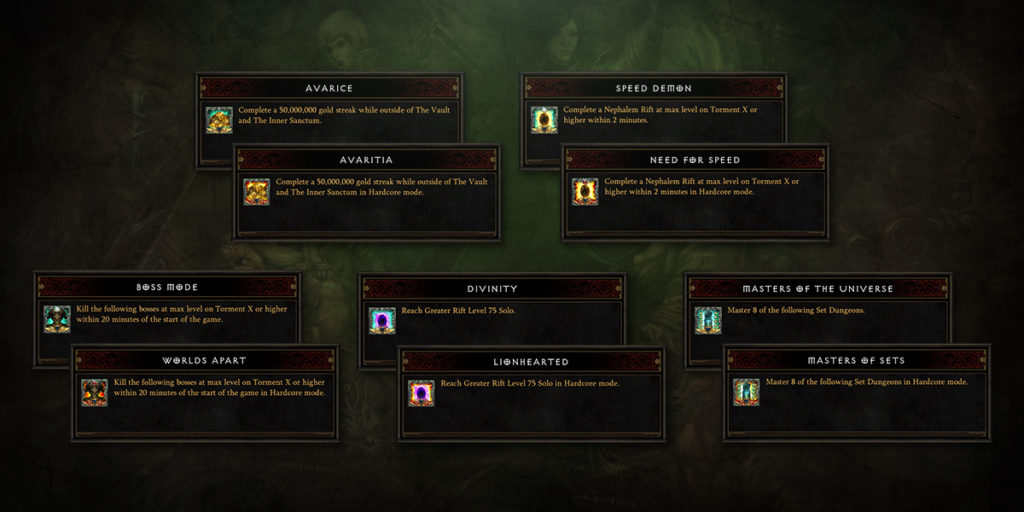Screen dimensions: 1024x512
Task: Choose the Speed Demon achievement
Action: (x=654, y=88)
